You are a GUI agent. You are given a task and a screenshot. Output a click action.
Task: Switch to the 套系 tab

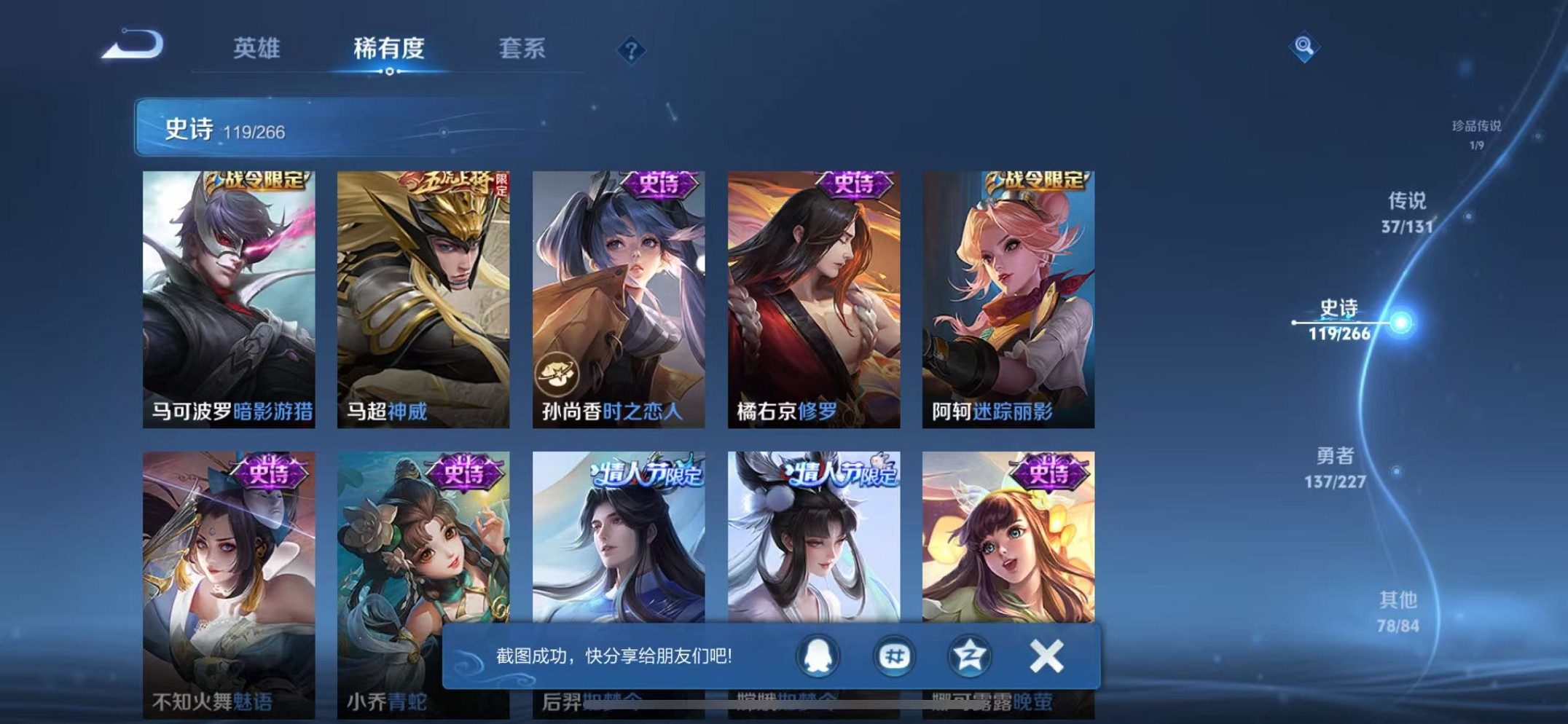tap(521, 47)
